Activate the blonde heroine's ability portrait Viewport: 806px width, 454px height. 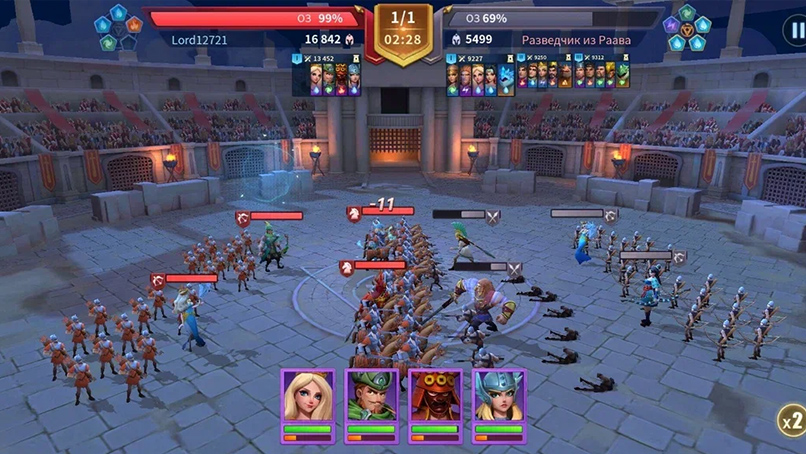[308, 399]
